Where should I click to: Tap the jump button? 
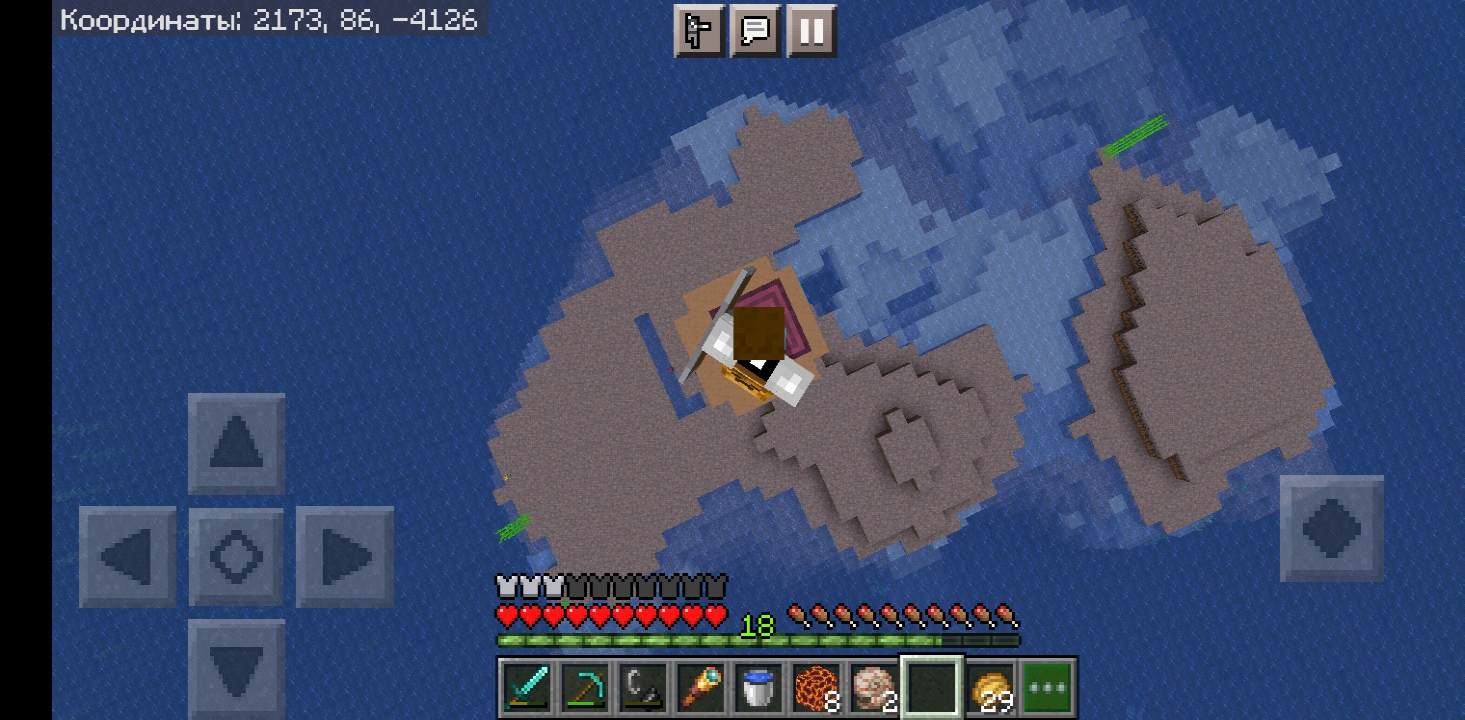[x=1331, y=527]
